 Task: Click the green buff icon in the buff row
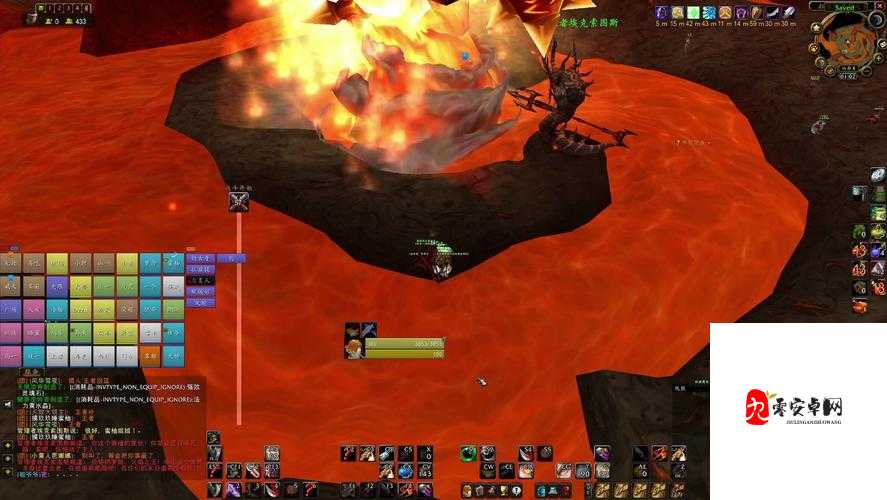694,12
